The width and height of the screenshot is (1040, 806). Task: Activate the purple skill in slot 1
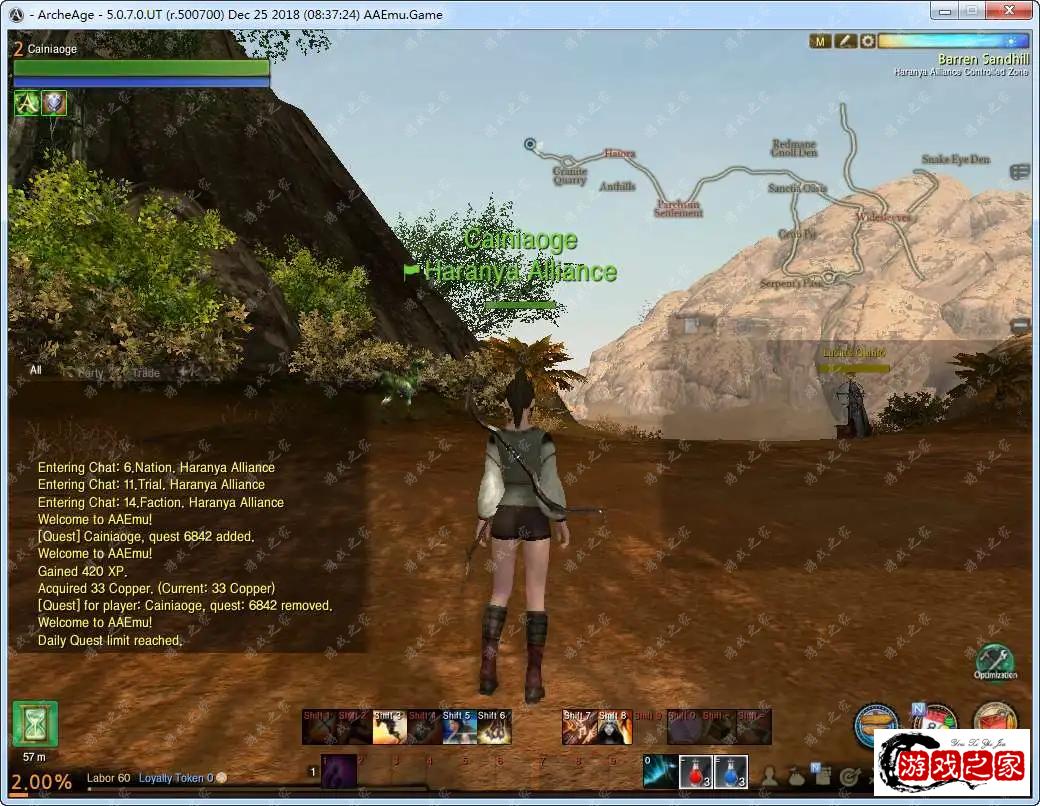(338, 771)
